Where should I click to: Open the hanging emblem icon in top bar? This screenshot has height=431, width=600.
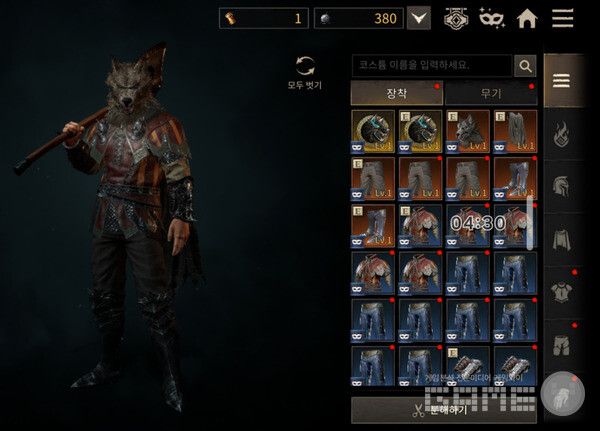tap(456, 18)
